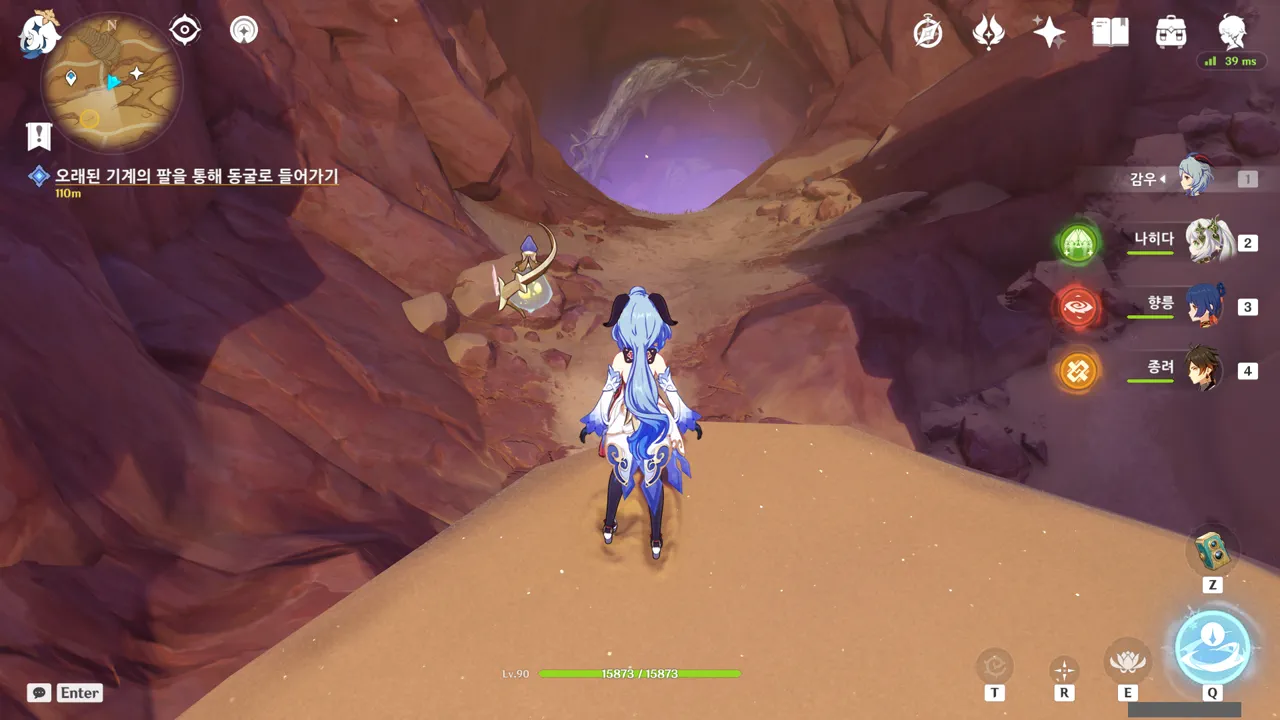Select active character 감우 portrait
1280x720 pixels.
pos(1196,178)
